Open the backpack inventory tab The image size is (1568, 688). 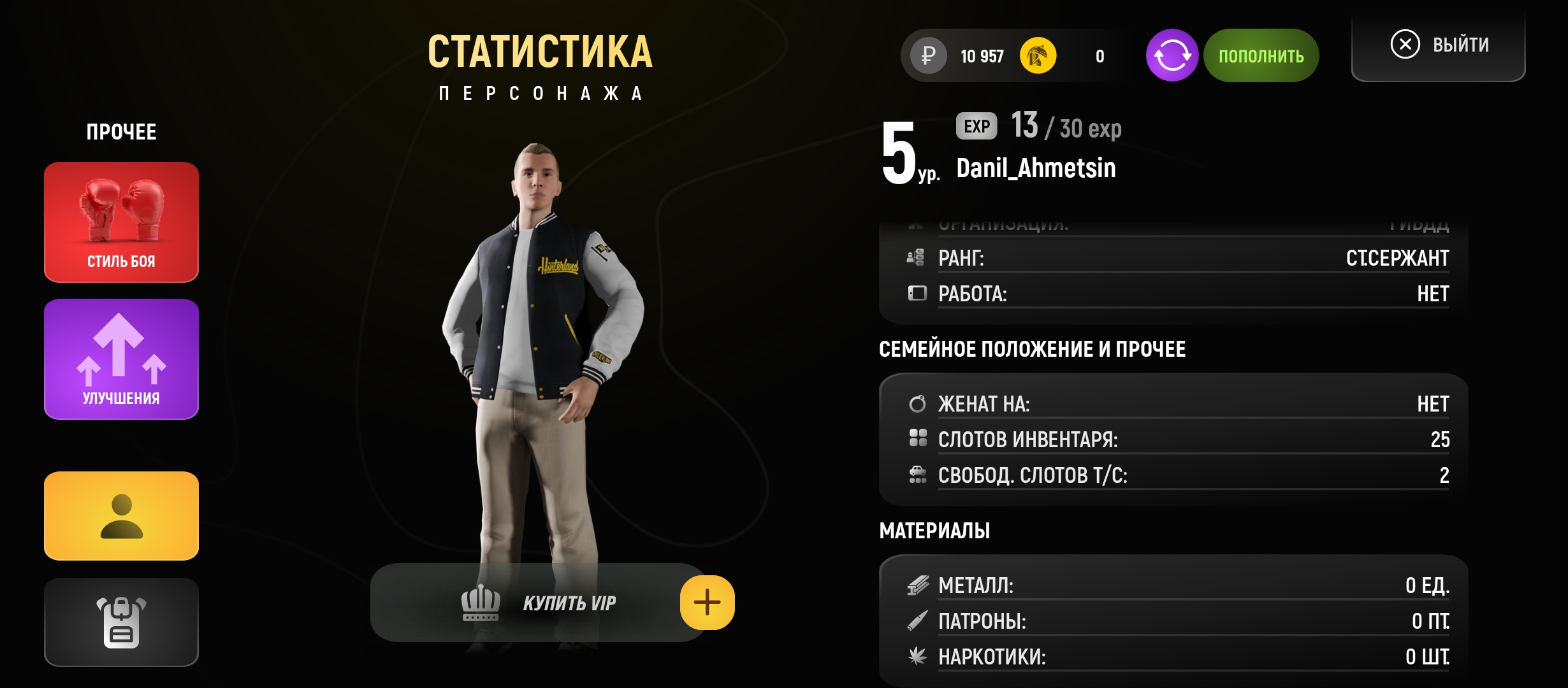[x=121, y=622]
